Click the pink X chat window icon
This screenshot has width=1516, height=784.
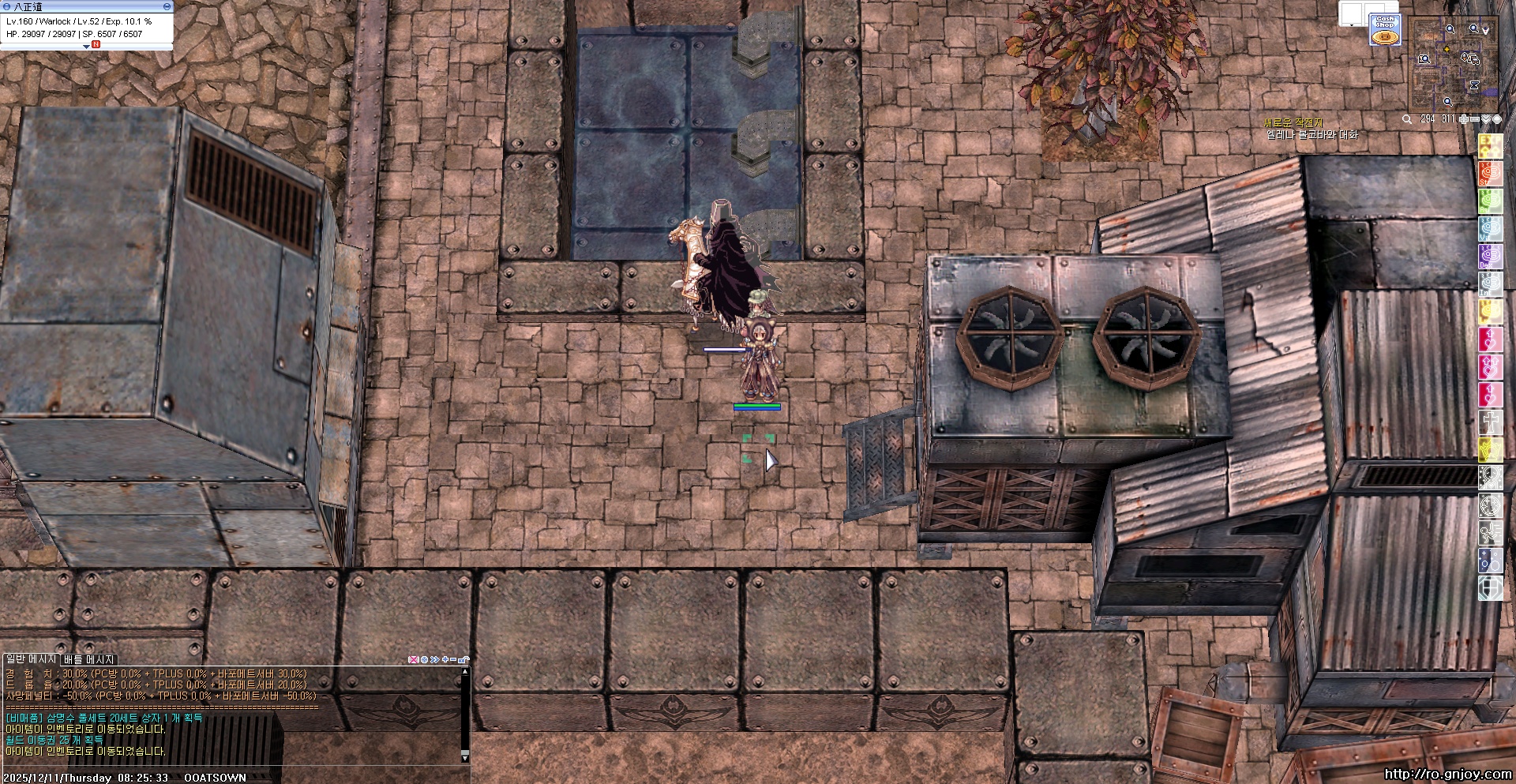point(413,659)
